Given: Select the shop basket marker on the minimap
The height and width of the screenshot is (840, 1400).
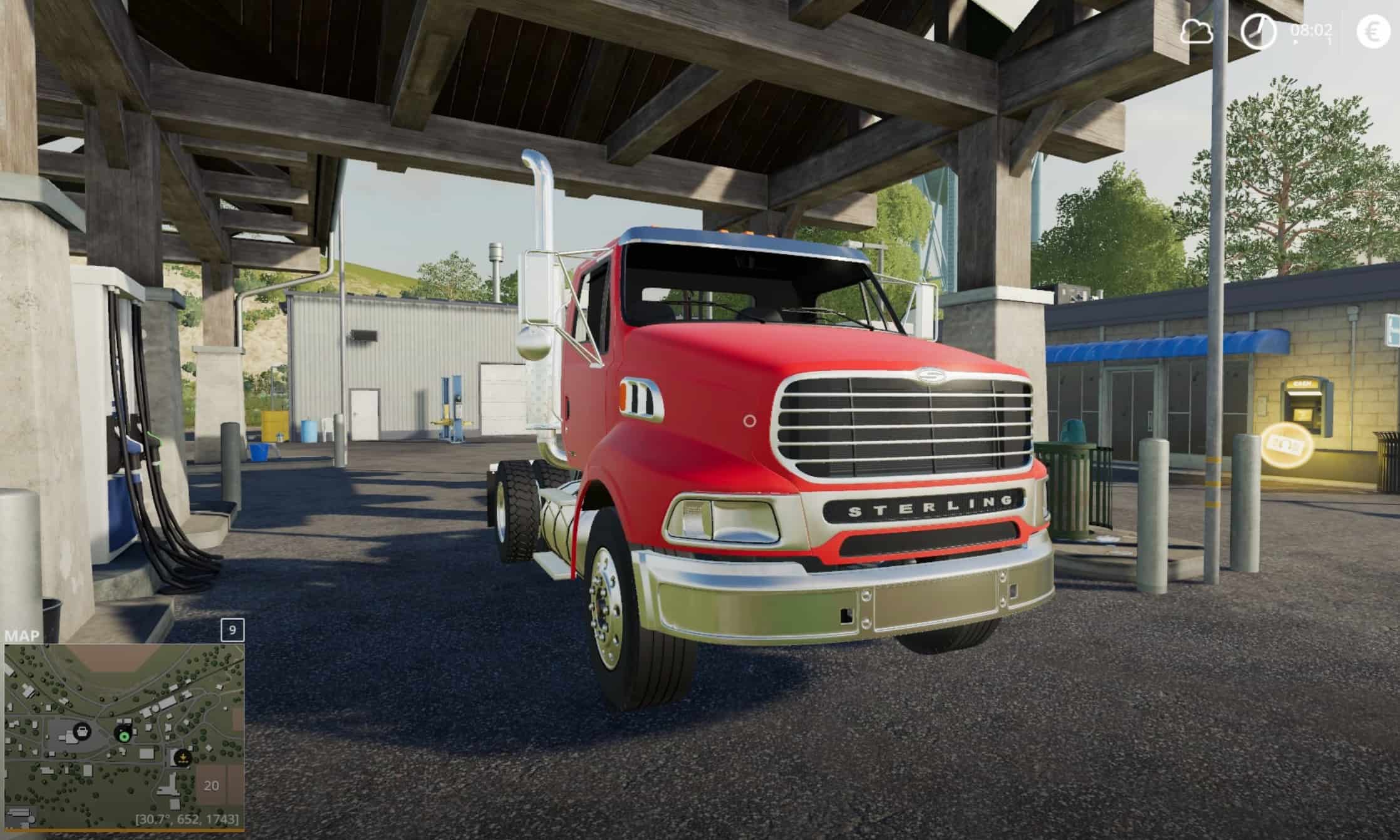Looking at the screenshot, I should (81, 730).
